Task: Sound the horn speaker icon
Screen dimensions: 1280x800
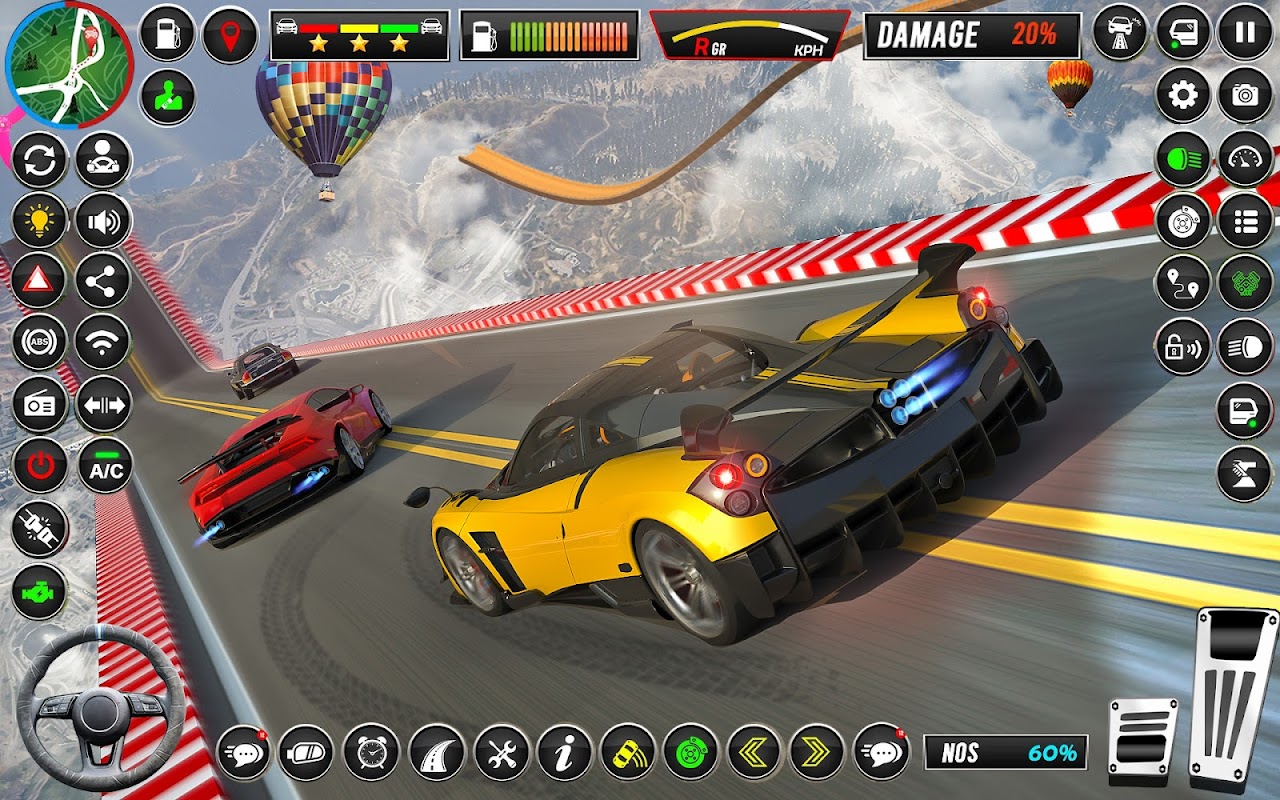Action: click(x=103, y=220)
